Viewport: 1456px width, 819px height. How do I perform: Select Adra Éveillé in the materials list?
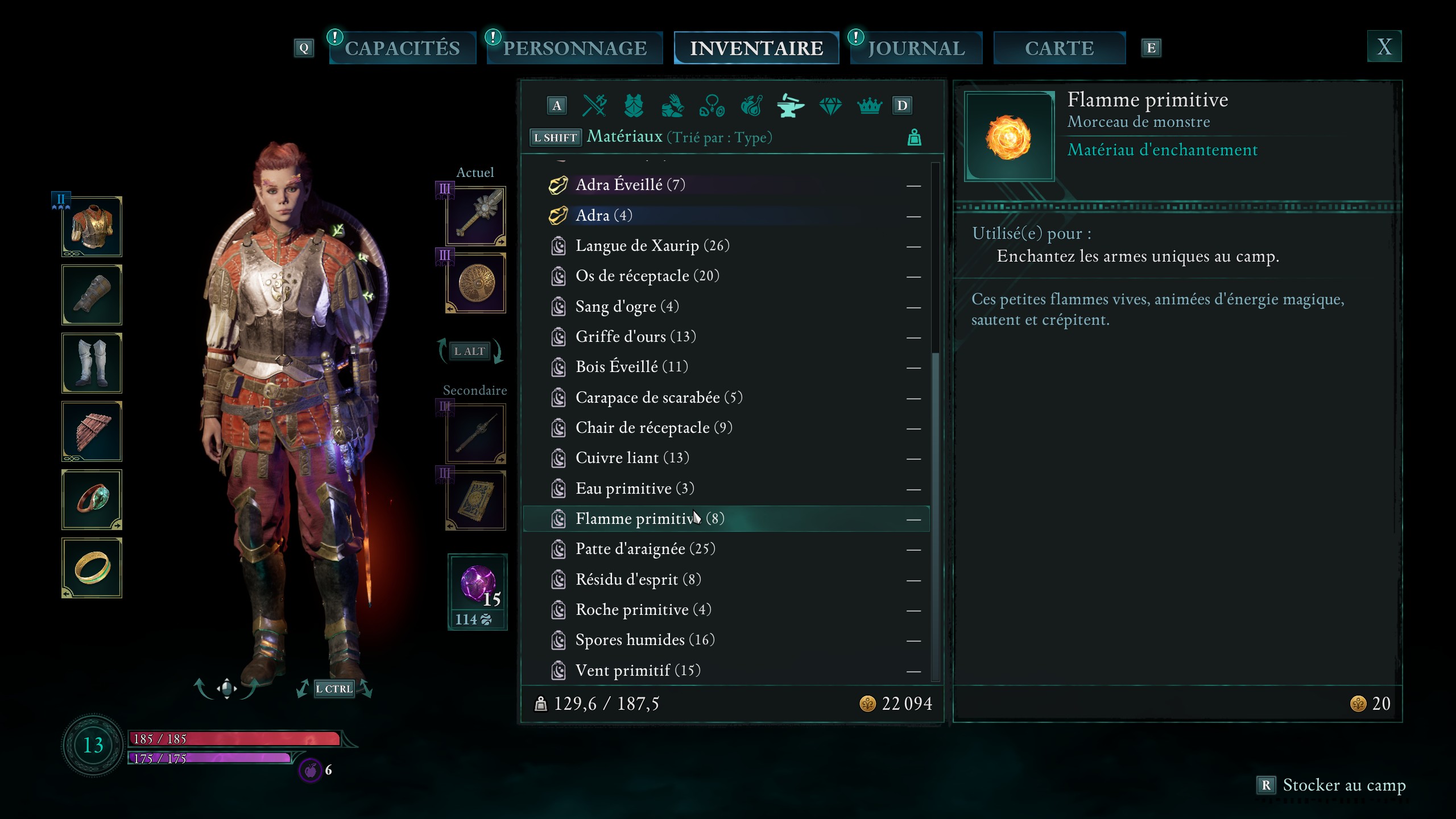point(630,185)
